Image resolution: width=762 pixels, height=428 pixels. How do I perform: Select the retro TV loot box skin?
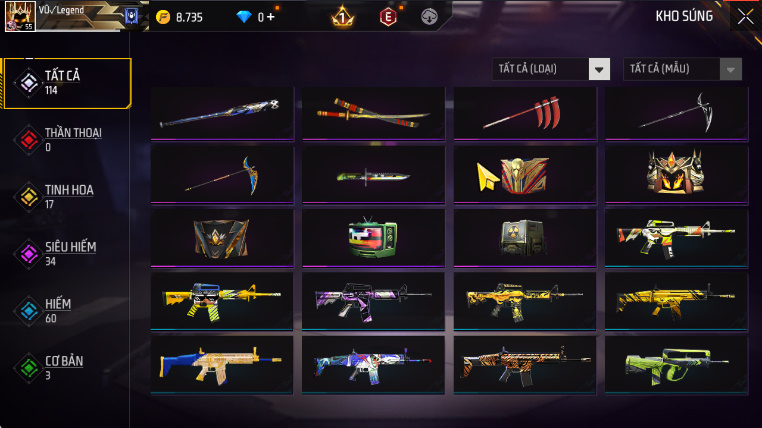tap(373, 237)
